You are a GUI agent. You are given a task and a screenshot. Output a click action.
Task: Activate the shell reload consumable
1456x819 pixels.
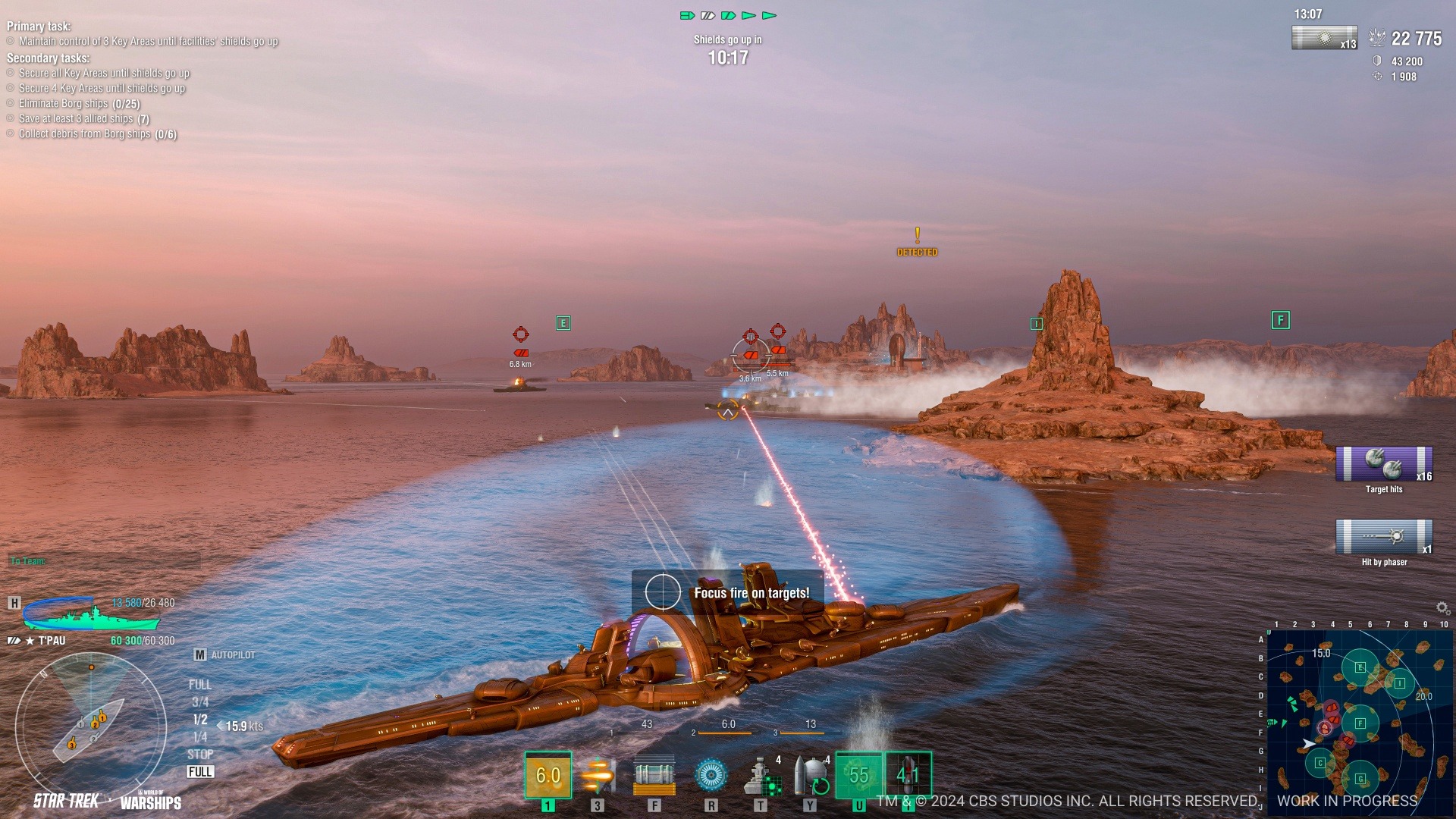[x=811, y=775]
